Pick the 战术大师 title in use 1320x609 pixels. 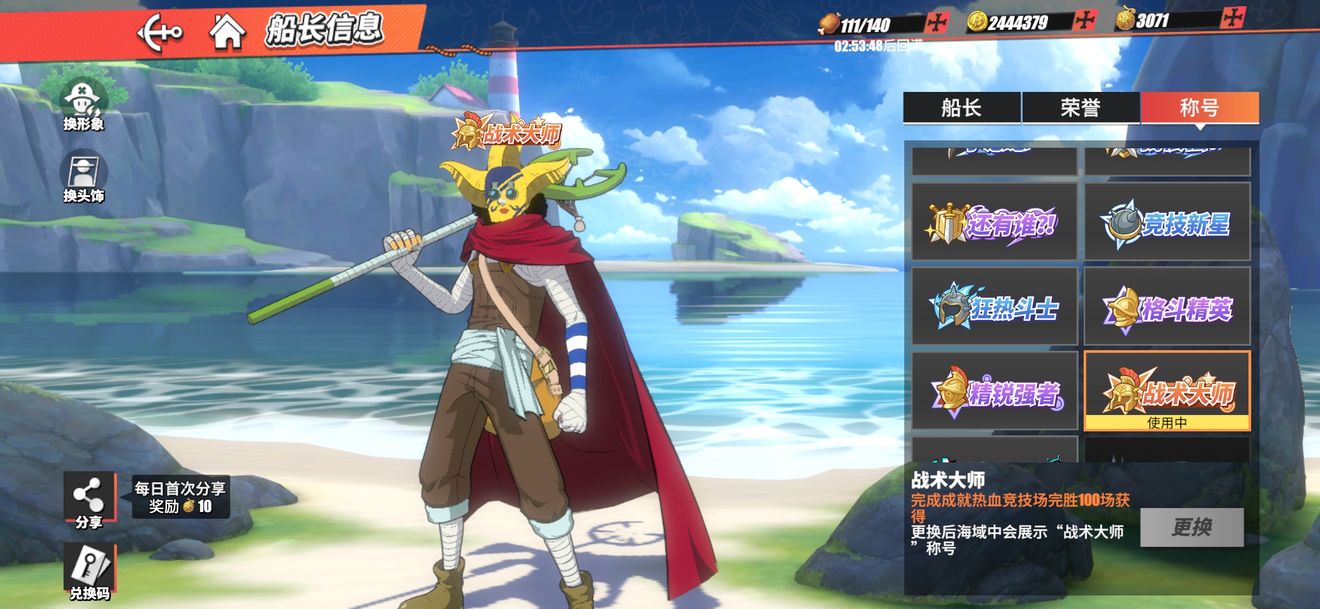point(1167,391)
